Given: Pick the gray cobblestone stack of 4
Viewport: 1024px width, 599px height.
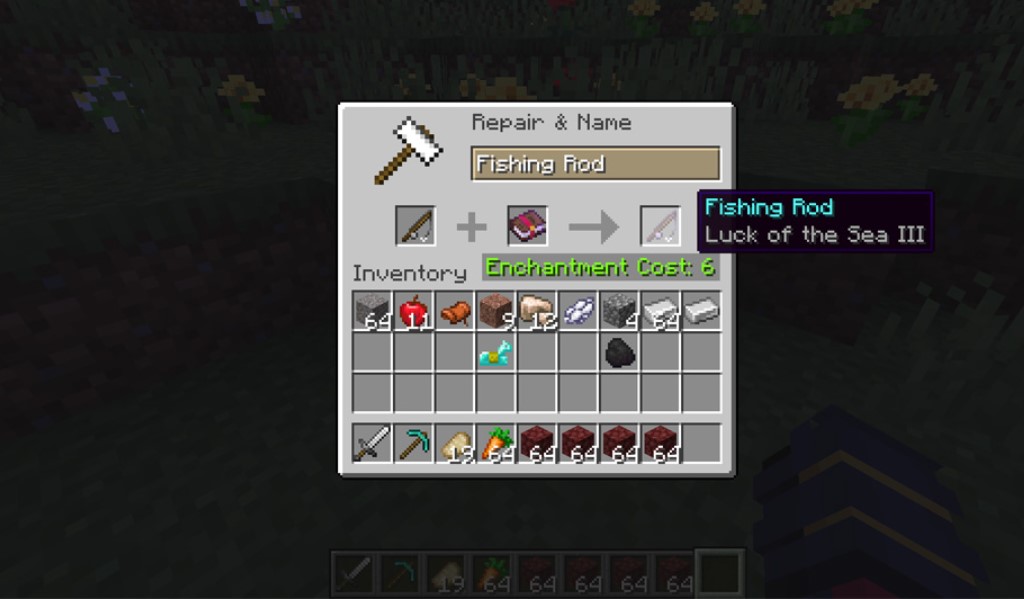Looking at the screenshot, I should [618, 311].
